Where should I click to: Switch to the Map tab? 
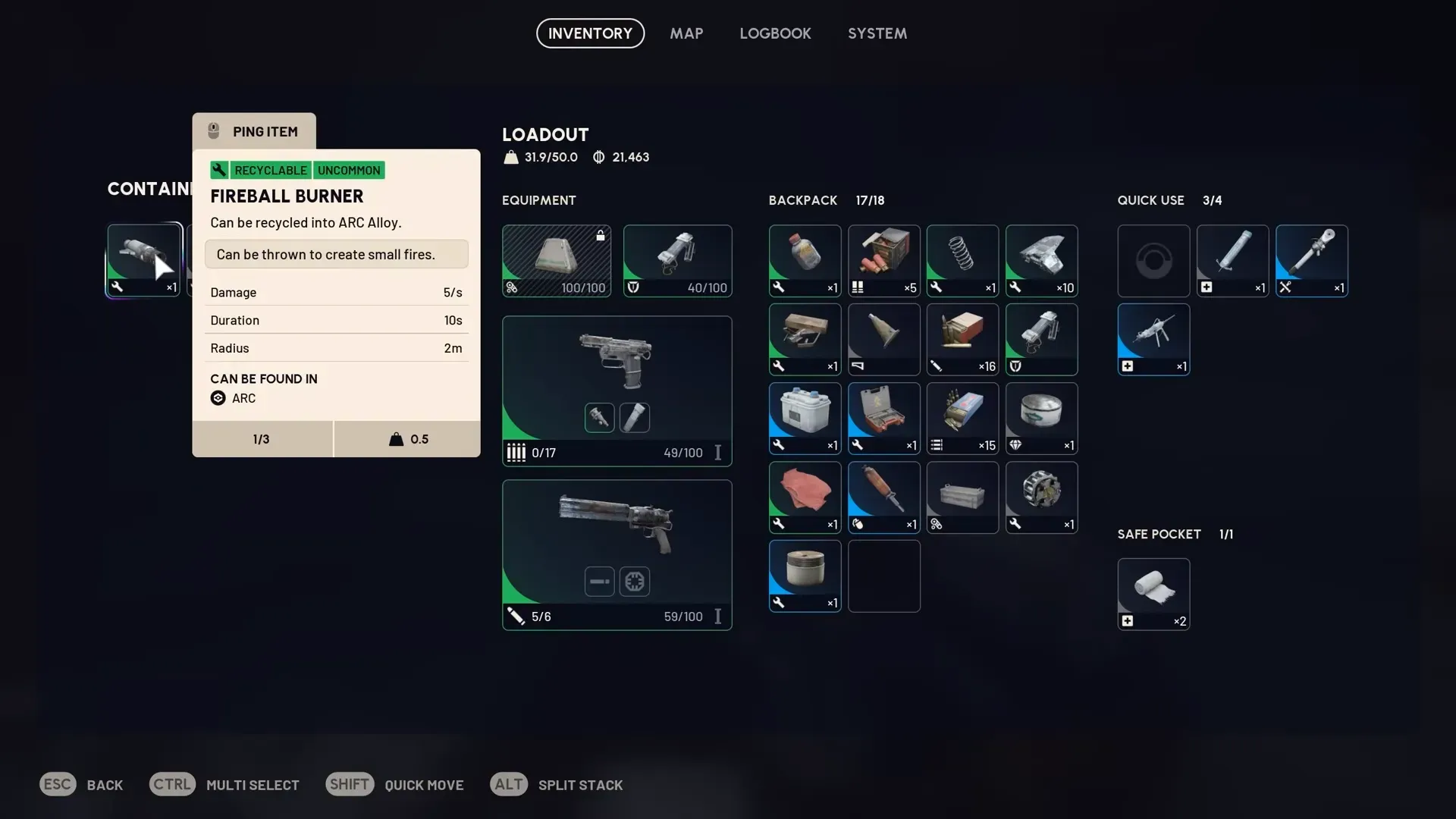point(686,33)
